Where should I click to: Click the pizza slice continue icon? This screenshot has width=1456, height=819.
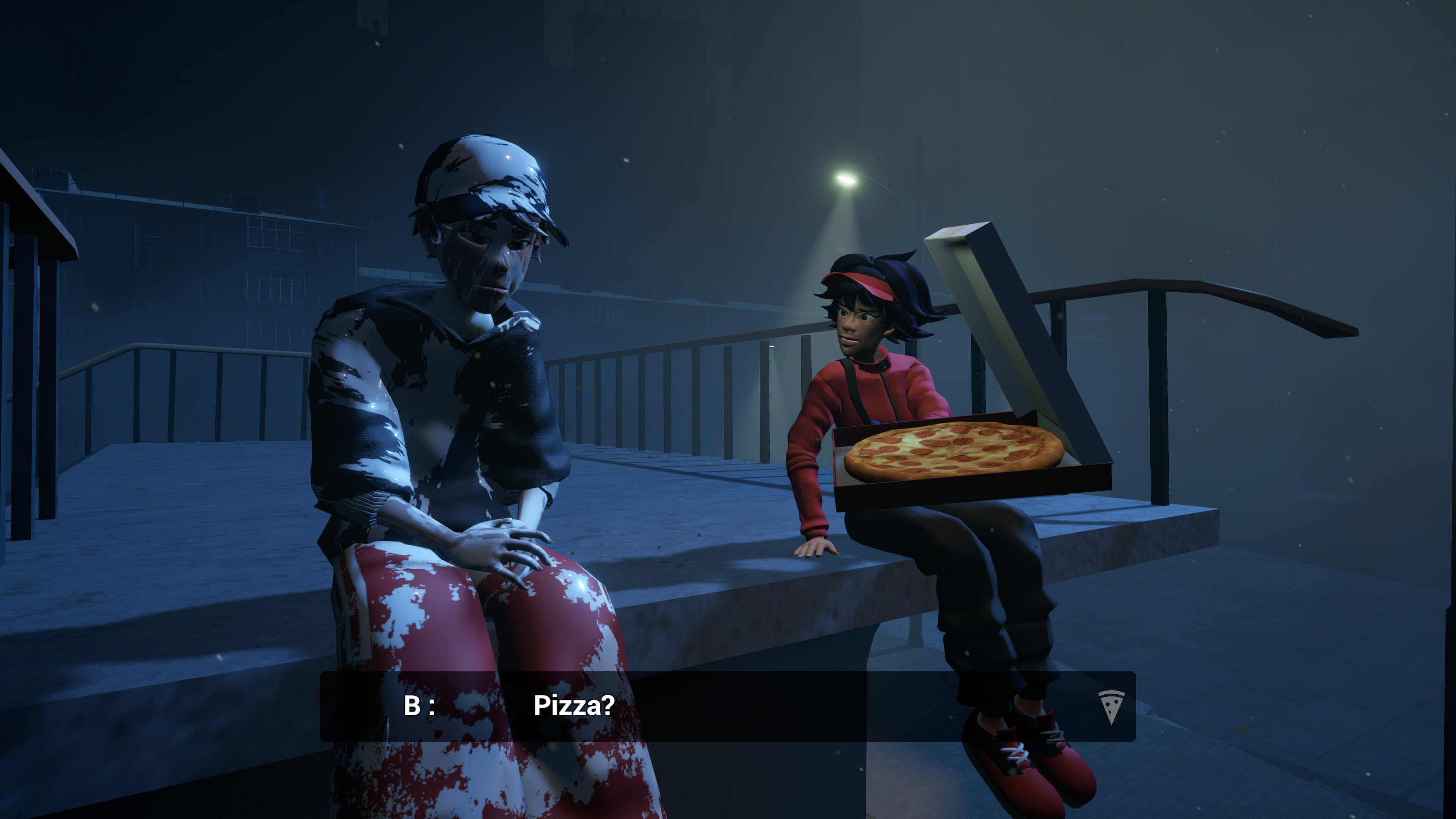1111,707
